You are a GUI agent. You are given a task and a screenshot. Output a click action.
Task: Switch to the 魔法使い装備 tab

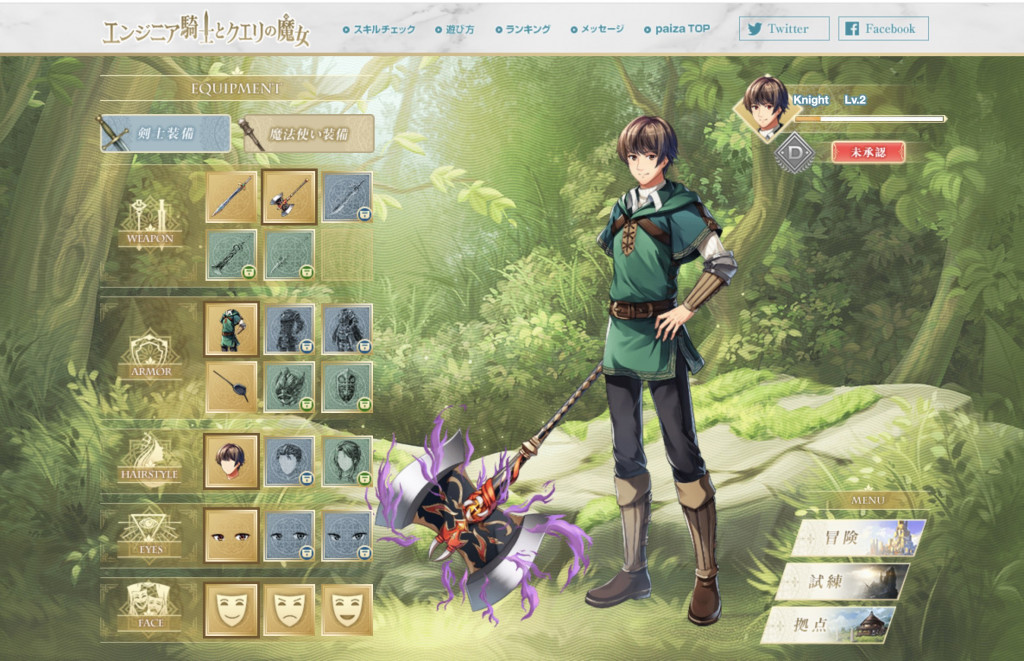pos(307,133)
